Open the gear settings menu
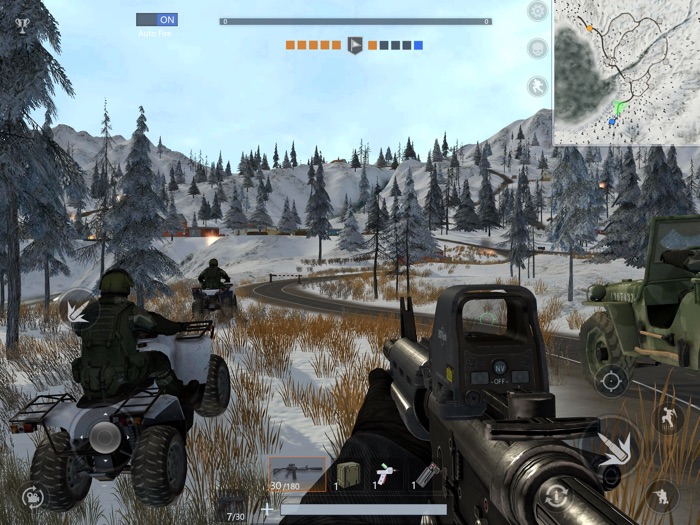The image size is (700, 525). [538, 12]
